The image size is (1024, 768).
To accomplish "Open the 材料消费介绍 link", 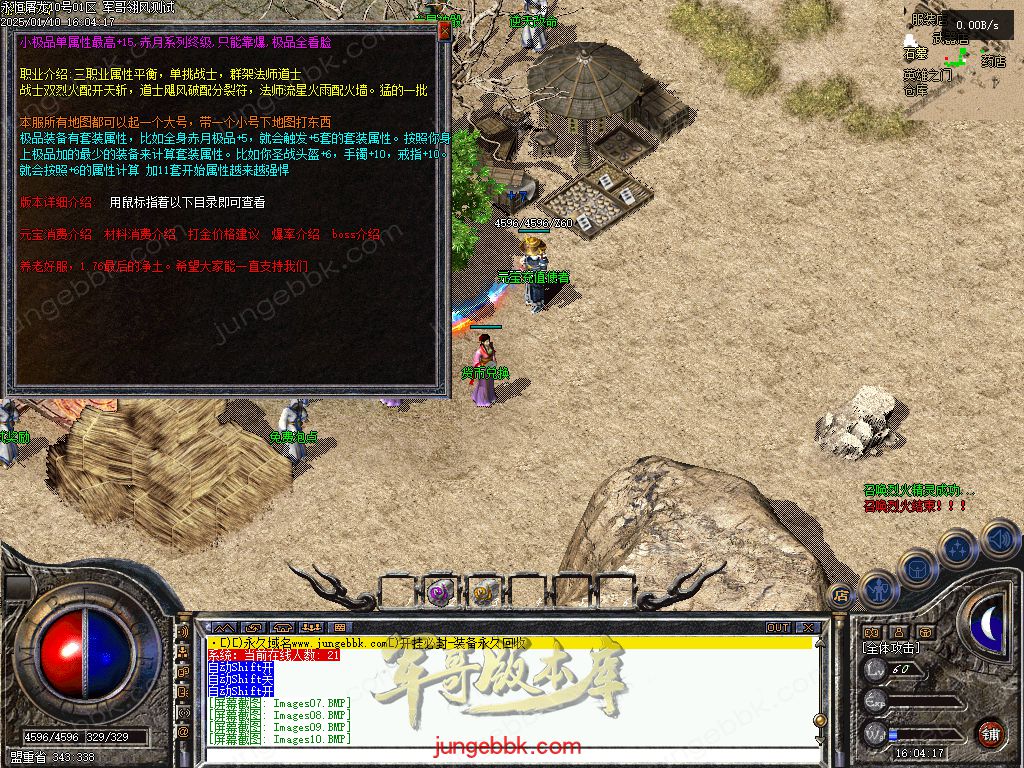I will [x=140, y=234].
